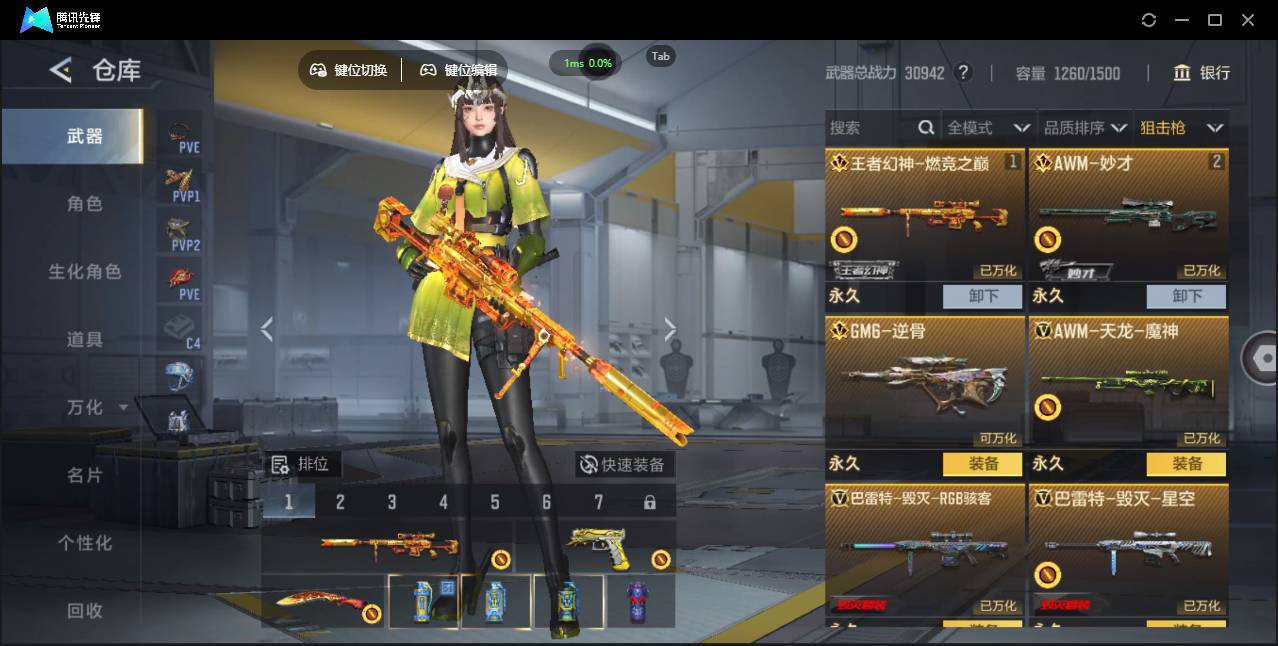Image resolution: width=1278 pixels, height=646 pixels.
Task: Switch to loadout slot 3
Action: (x=392, y=502)
